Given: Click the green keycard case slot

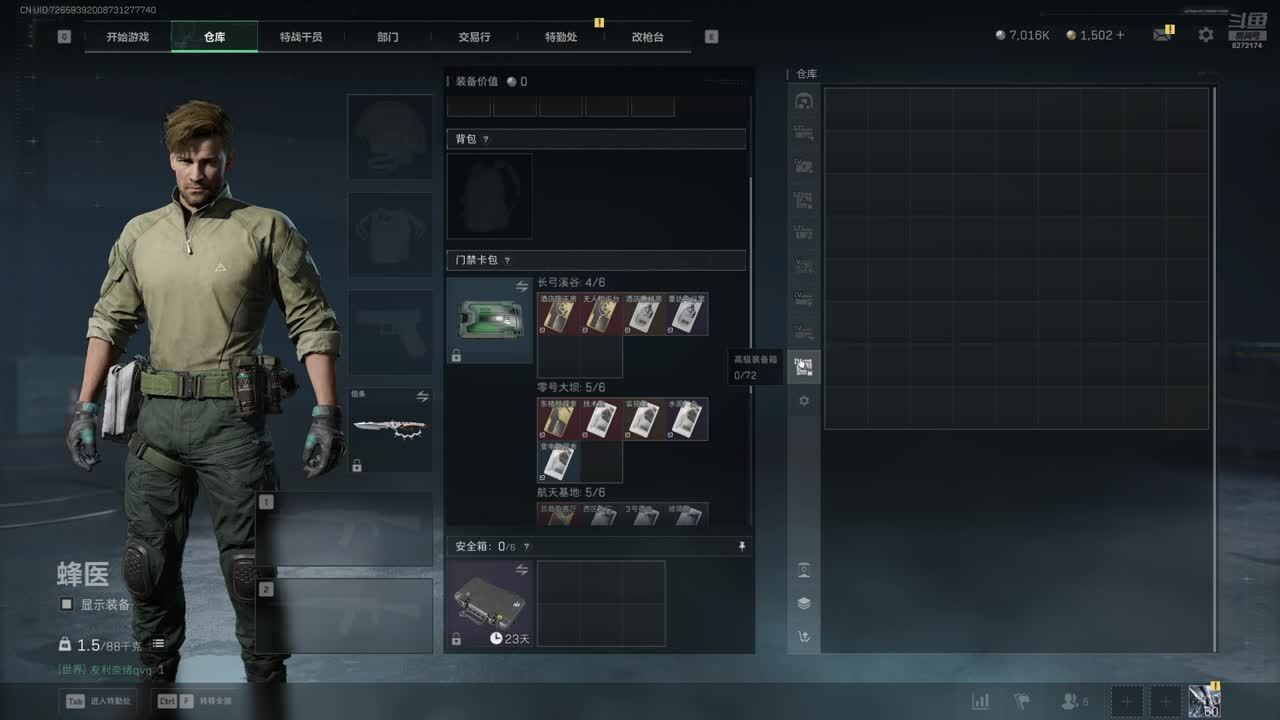Looking at the screenshot, I should pos(490,320).
